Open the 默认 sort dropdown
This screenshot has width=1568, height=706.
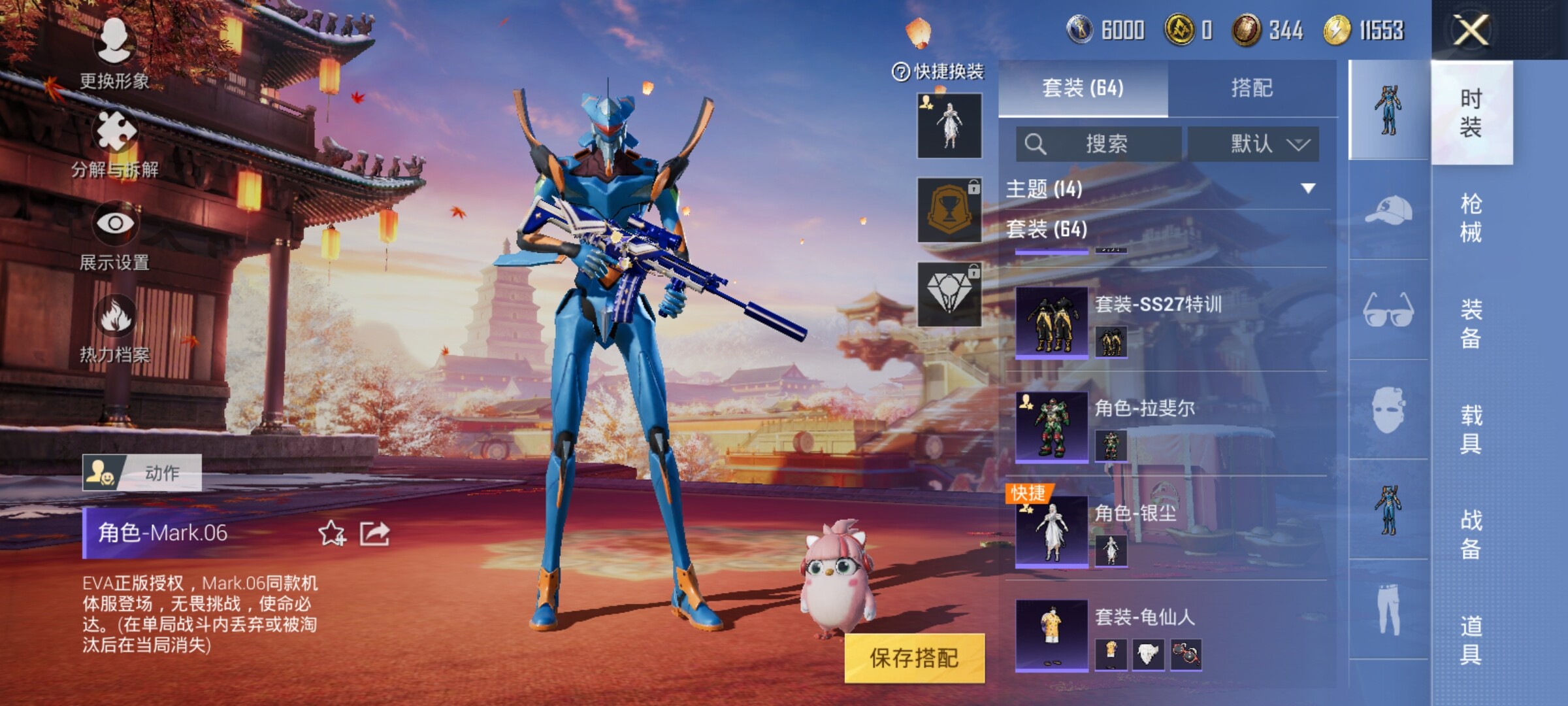pos(1253,144)
